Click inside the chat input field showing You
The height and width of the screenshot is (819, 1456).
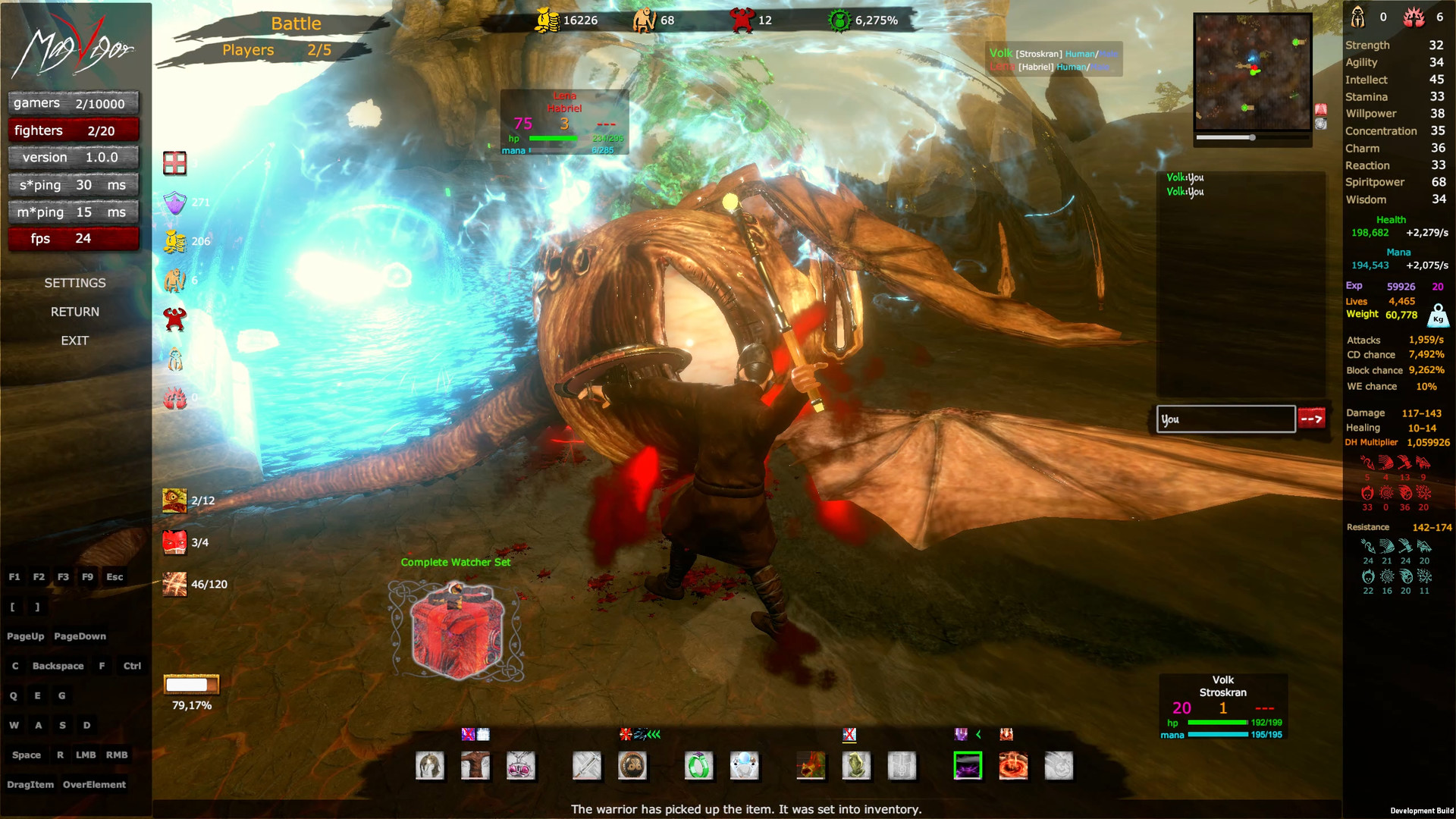tap(1223, 419)
